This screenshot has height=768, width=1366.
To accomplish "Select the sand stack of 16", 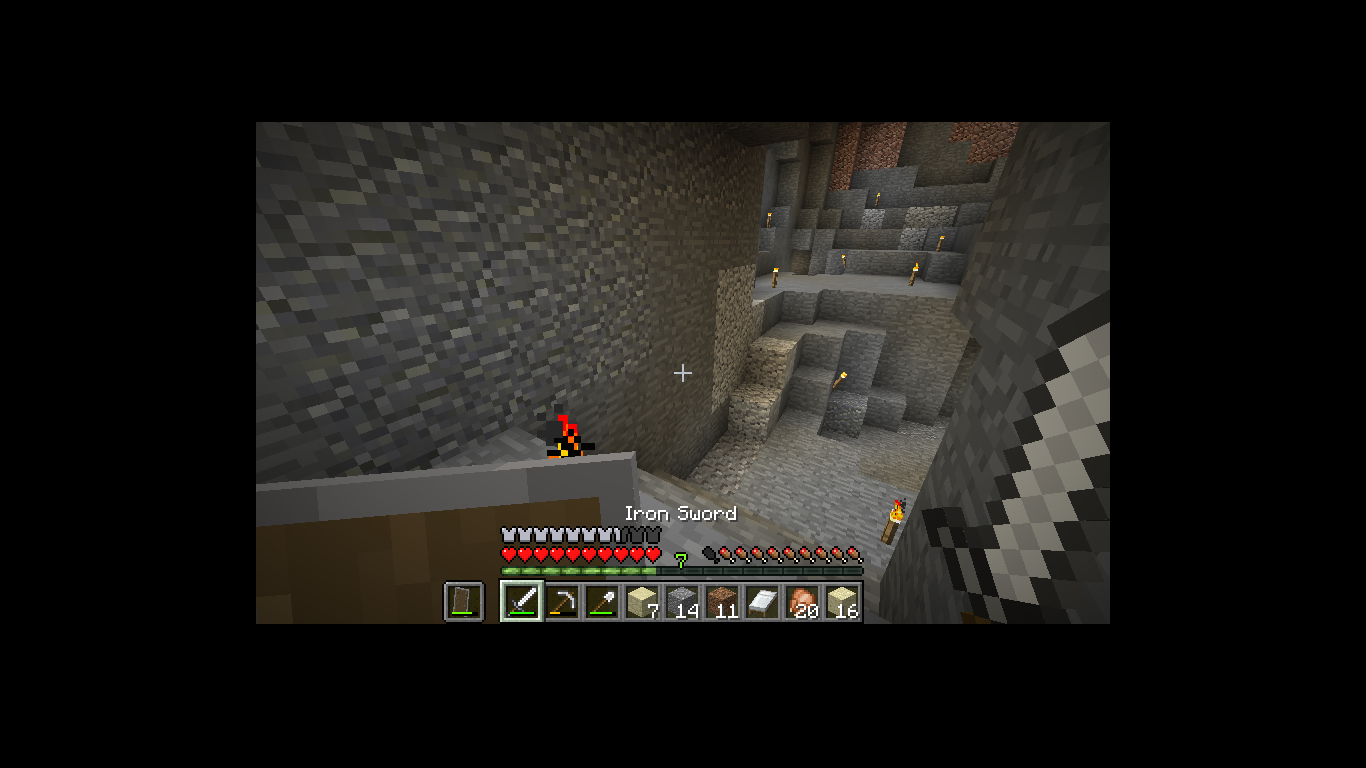I will click(842, 601).
